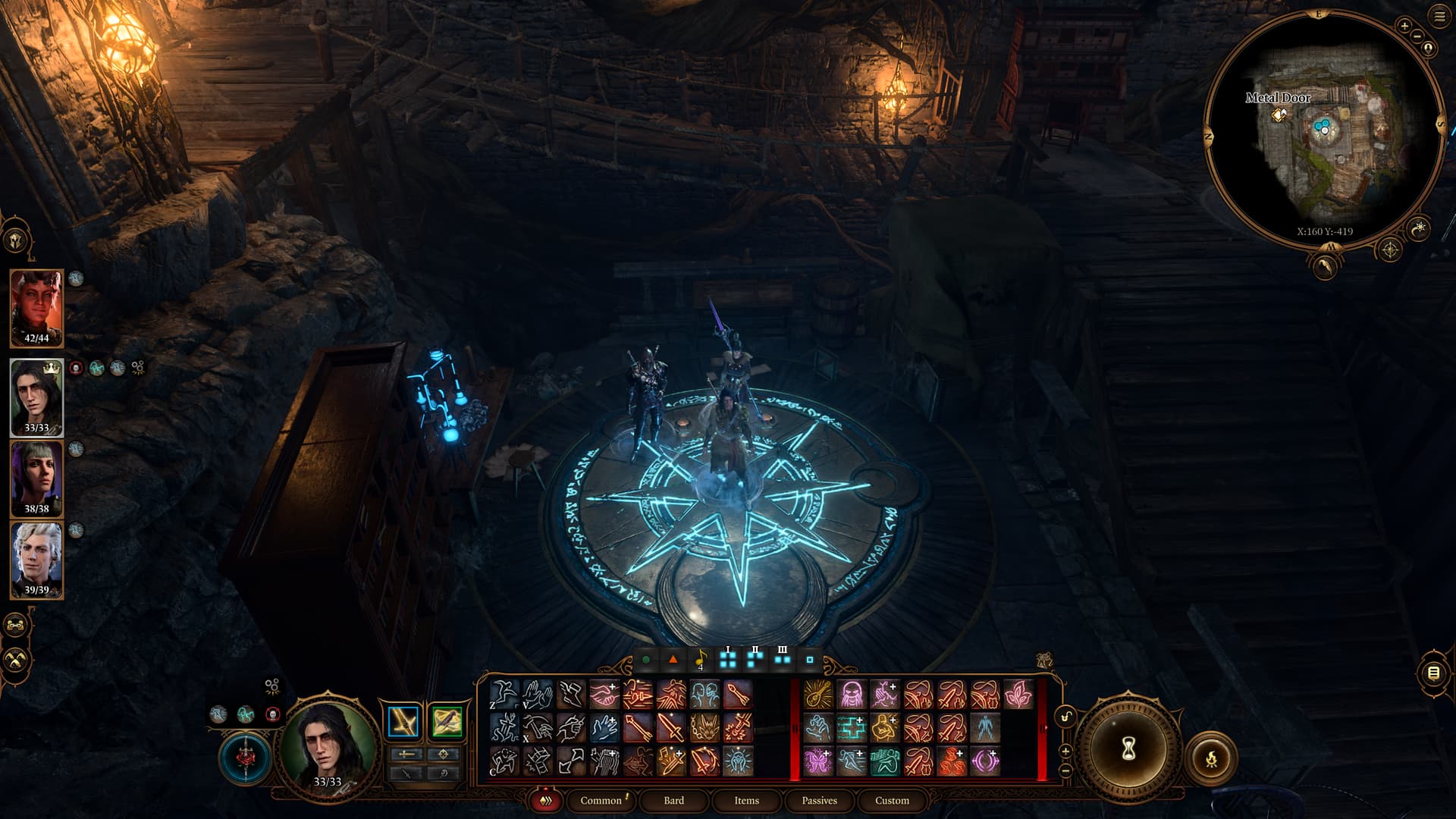Use the teal healing cross spell

(x=851, y=728)
